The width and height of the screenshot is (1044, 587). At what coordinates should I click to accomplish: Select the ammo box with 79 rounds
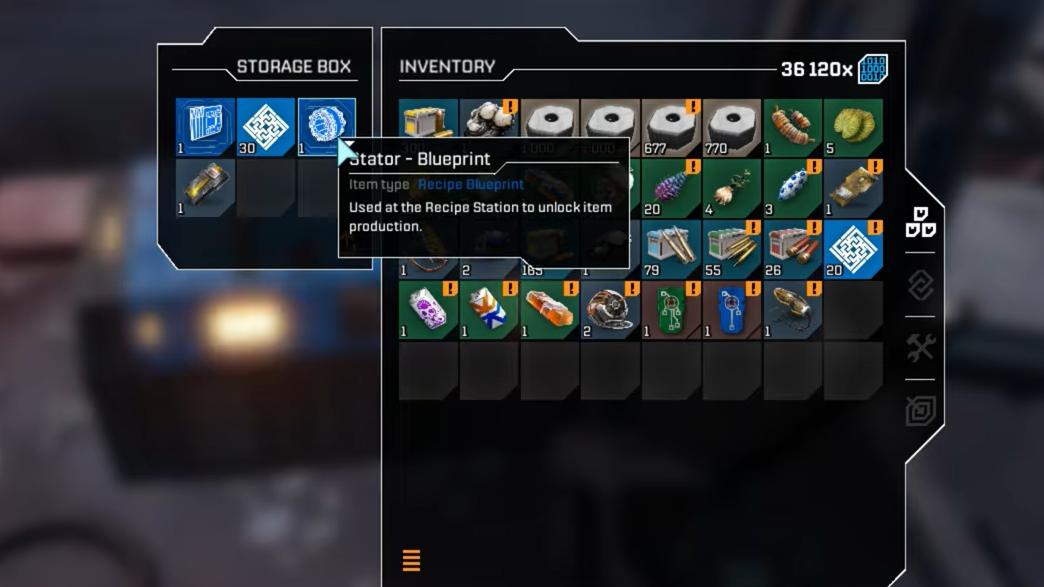click(x=671, y=249)
